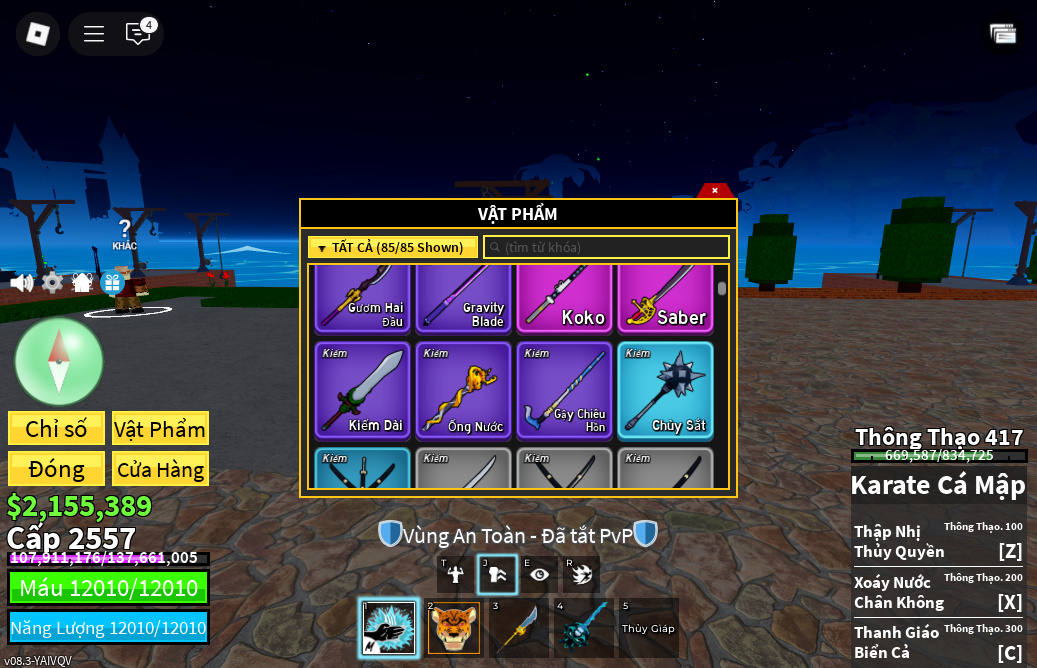Open settings with the gear icon
Viewport: 1037px width, 668px height.
(x=52, y=283)
